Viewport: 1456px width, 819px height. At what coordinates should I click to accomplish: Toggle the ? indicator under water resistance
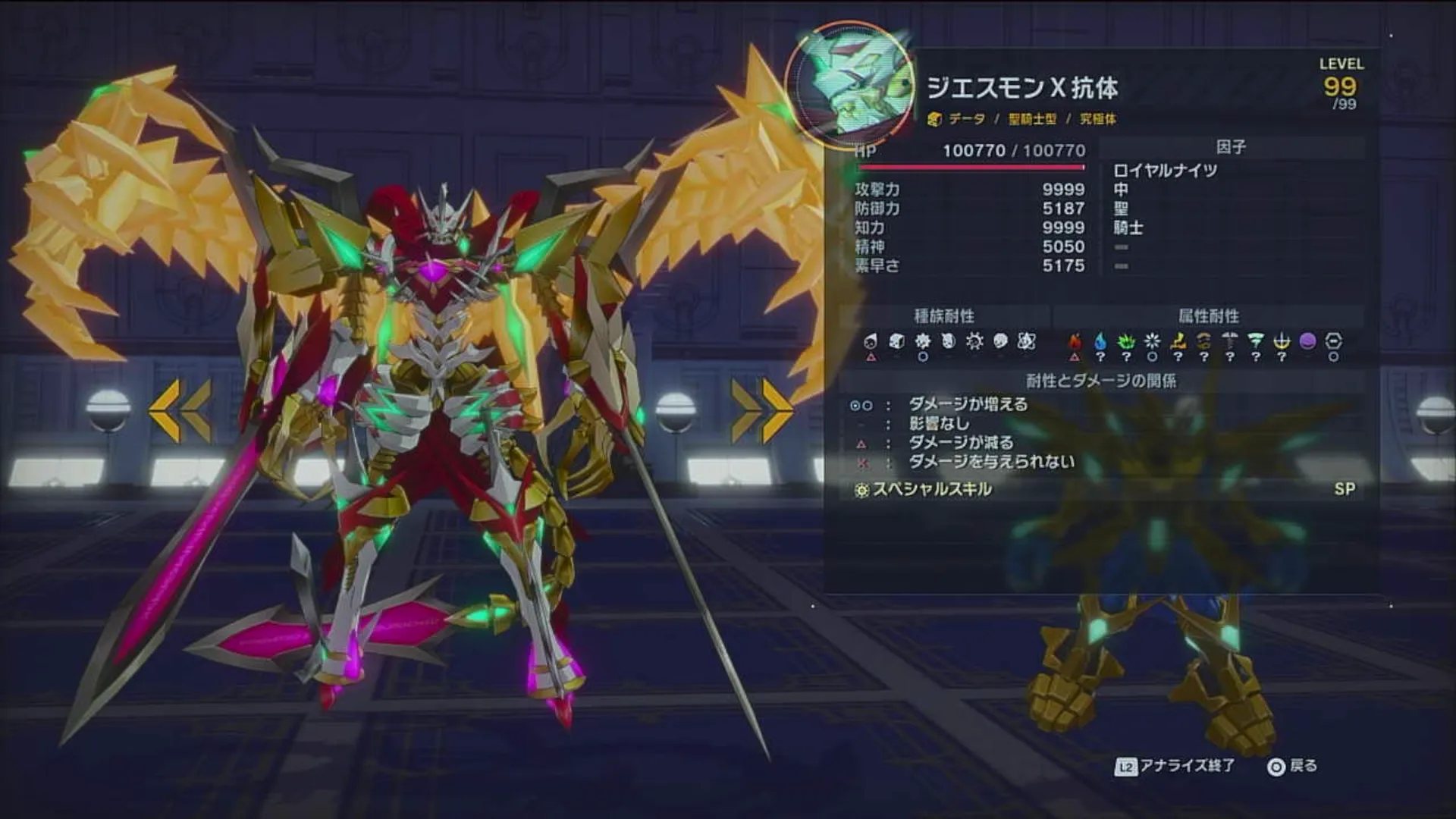[1101, 356]
